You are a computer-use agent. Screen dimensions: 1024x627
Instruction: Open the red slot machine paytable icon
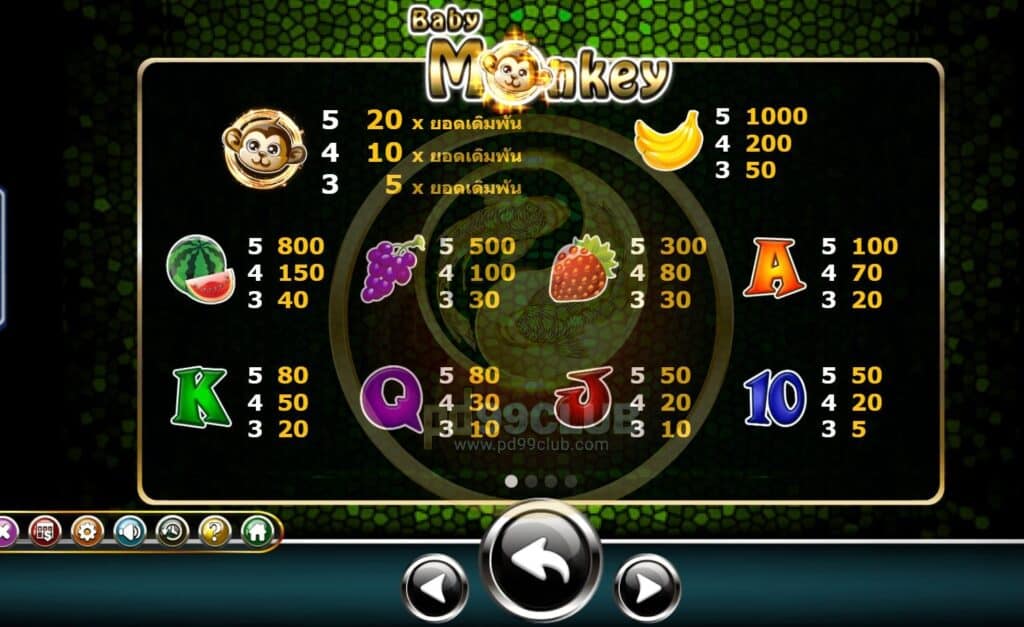[x=45, y=531]
